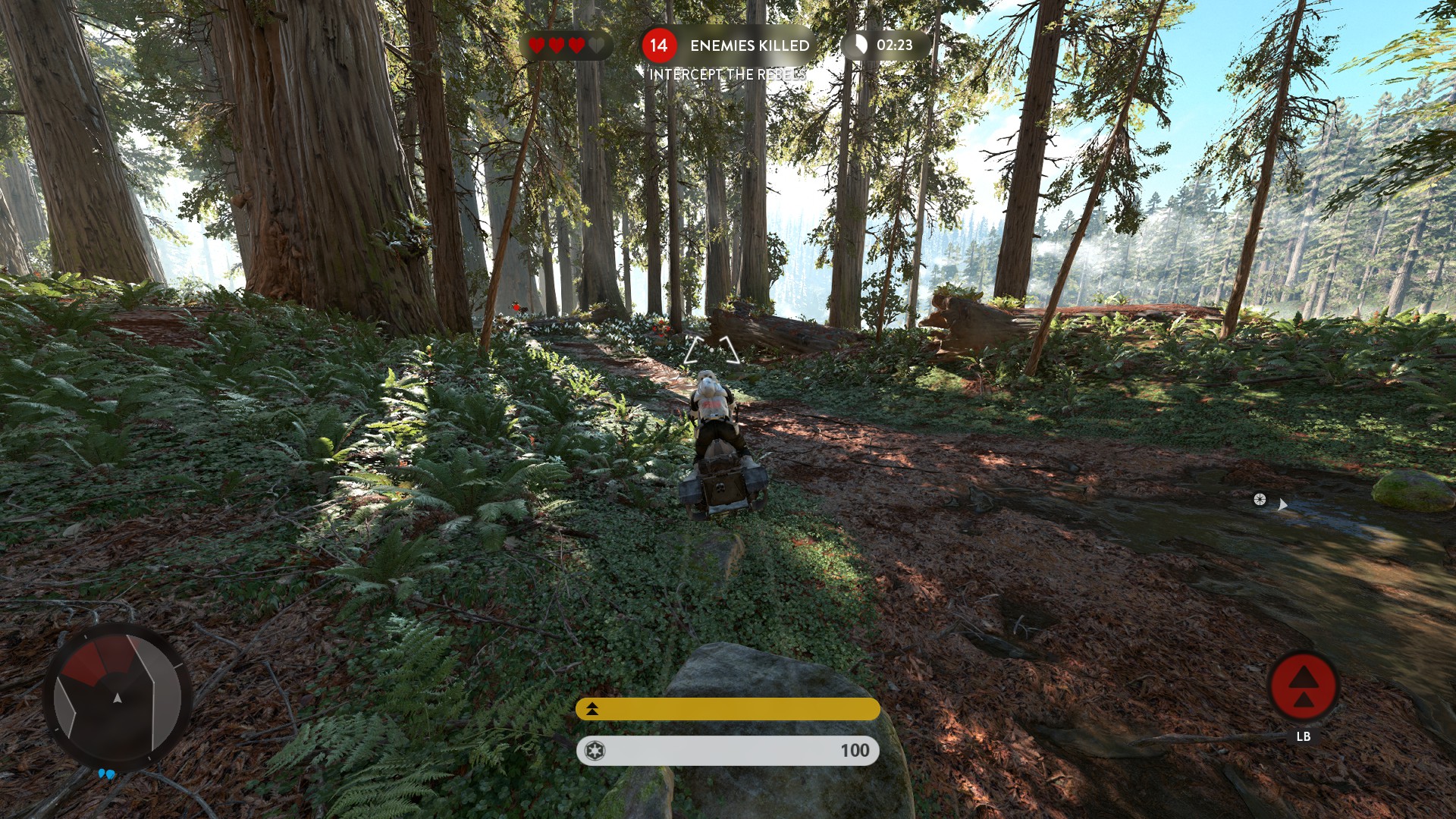Click the objective waypoint marker icon
Screen dimensions: 1456x819
click(x=1260, y=499)
